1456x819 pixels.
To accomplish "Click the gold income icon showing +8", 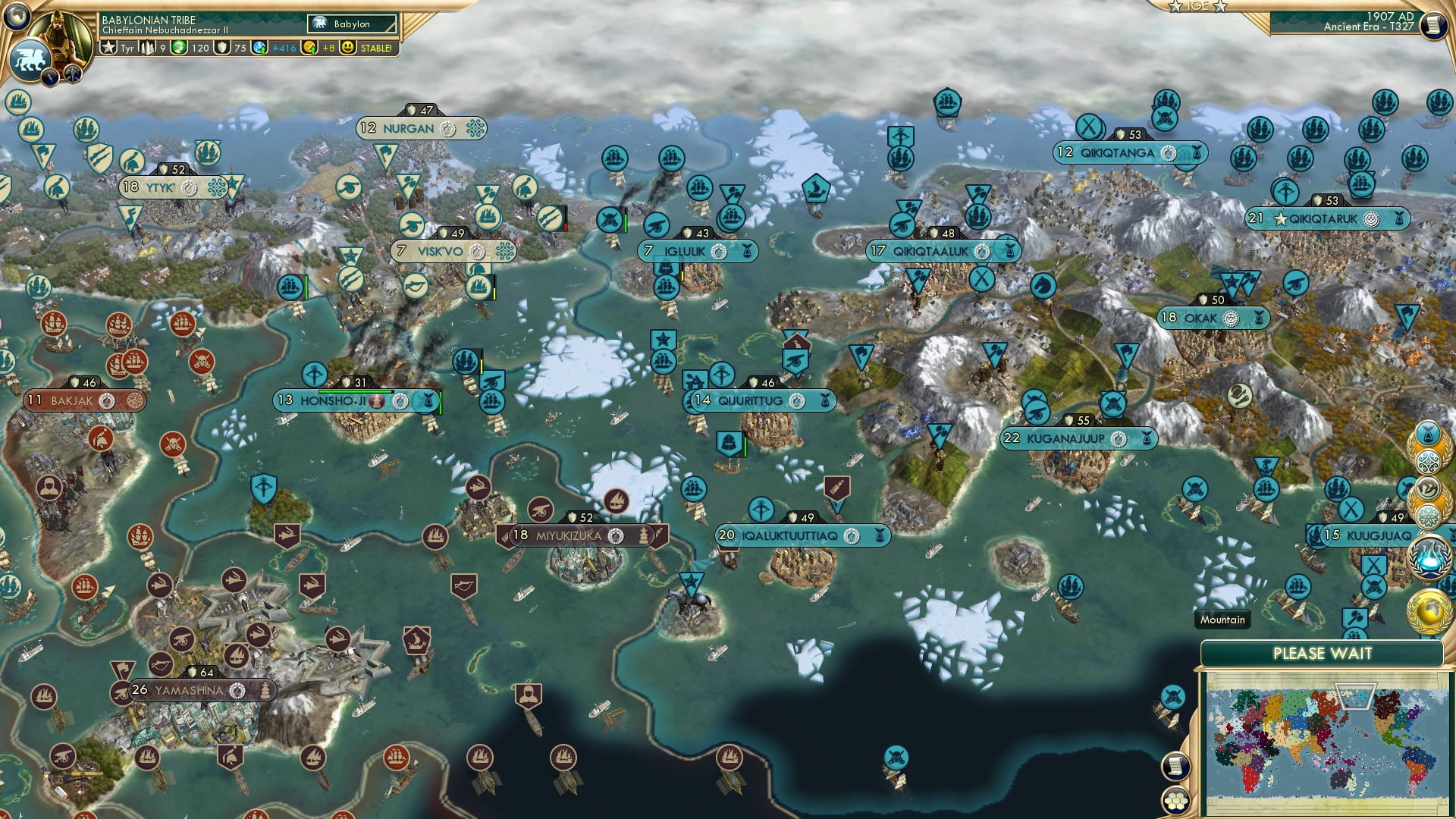I will (x=310, y=48).
